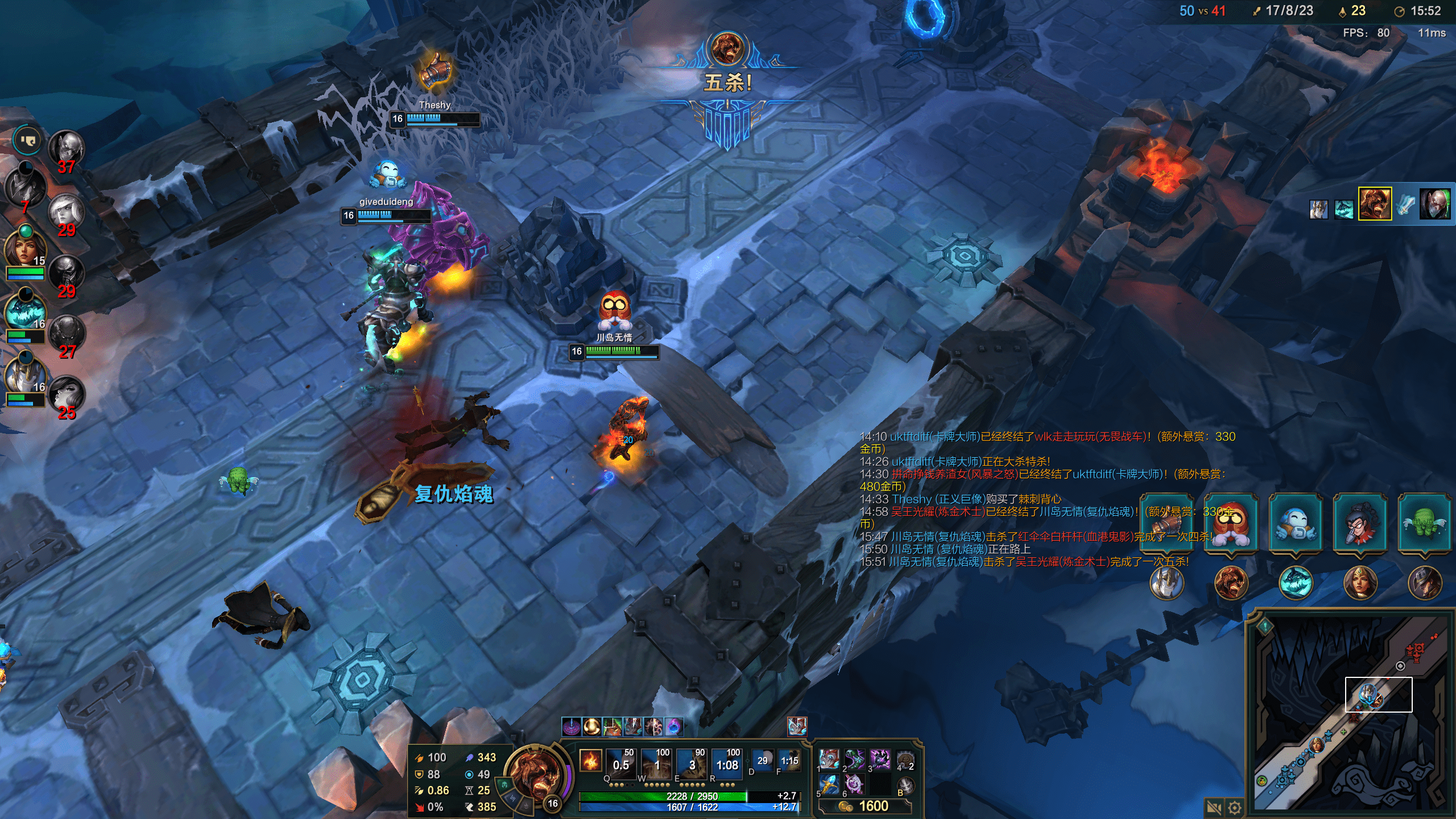Select the golden wand item in slot 5
The width and height of the screenshot is (1456, 819).
click(829, 784)
